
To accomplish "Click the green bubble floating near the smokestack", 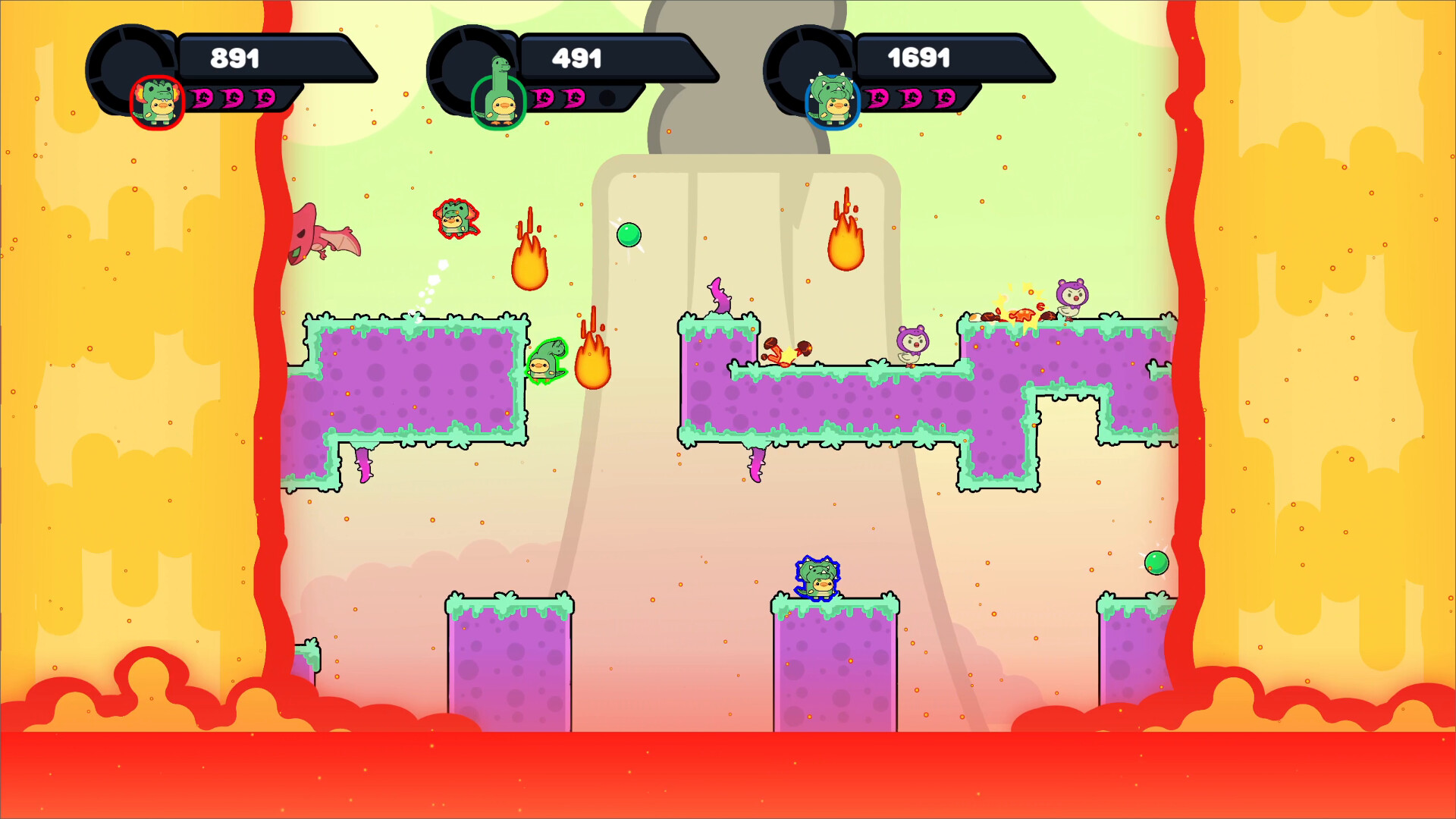I will coord(629,235).
